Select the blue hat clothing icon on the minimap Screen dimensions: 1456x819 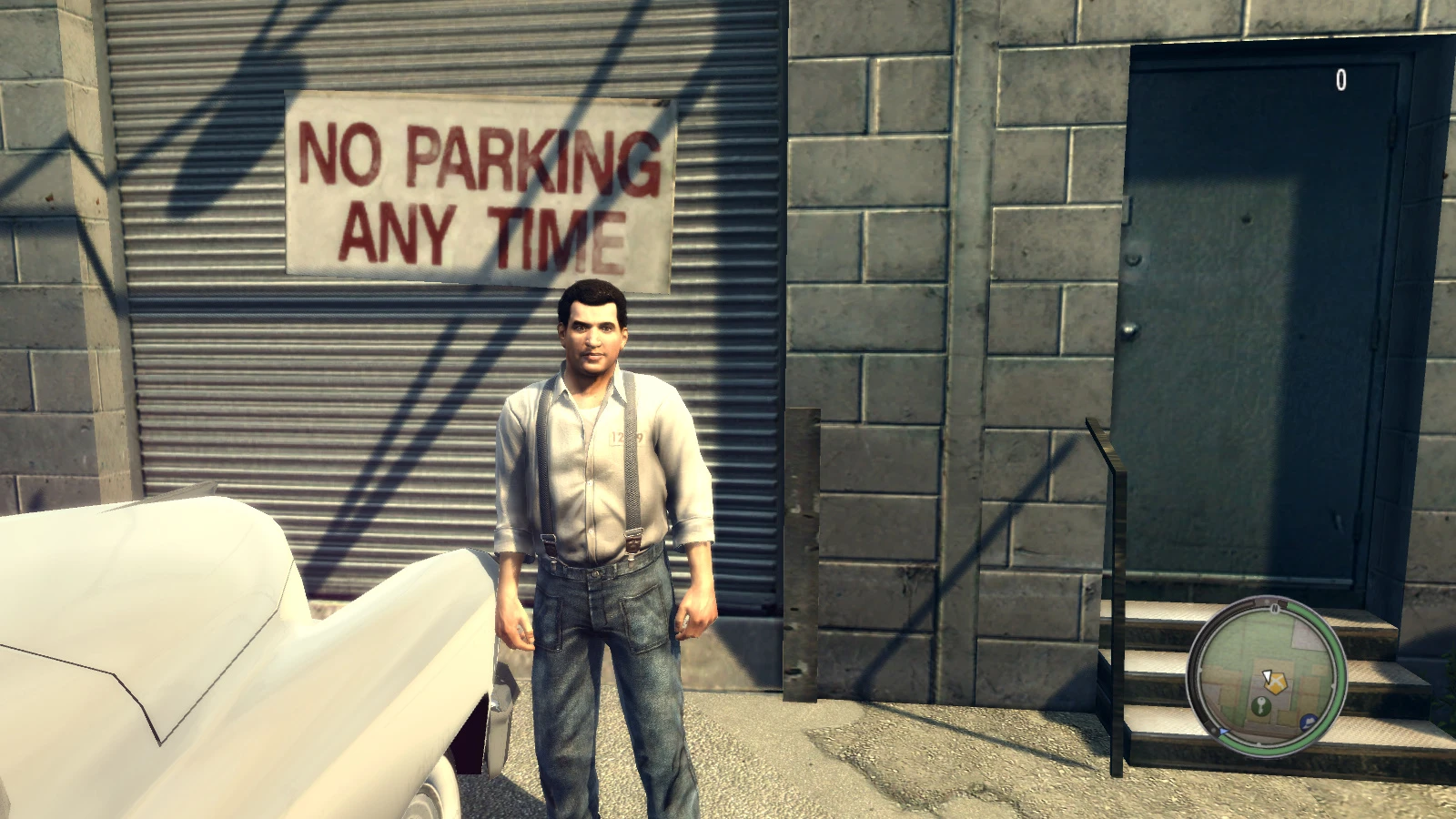pyautogui.click(x=1309, y=722)
